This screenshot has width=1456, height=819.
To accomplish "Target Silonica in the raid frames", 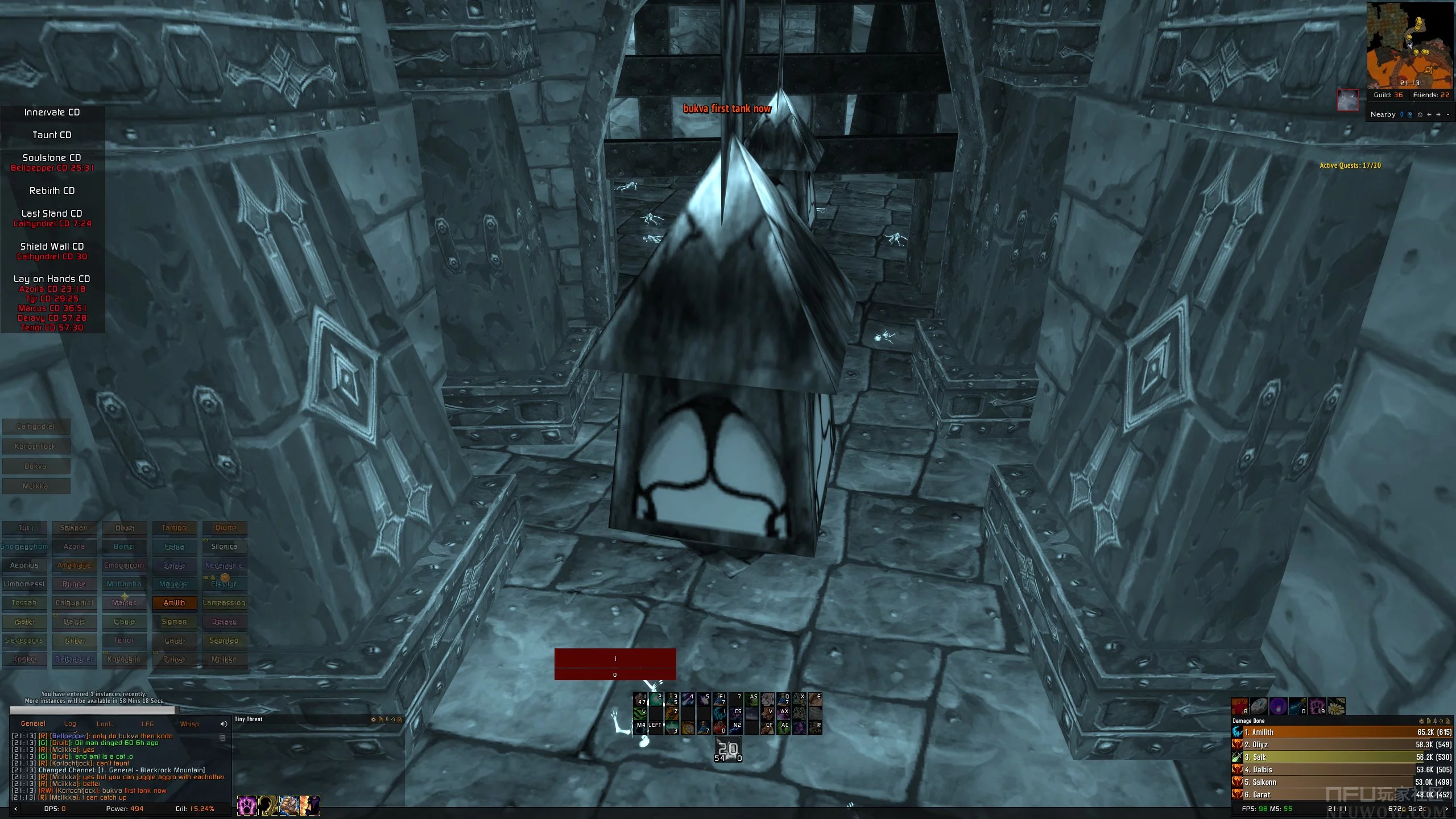I will pos(224,547).
